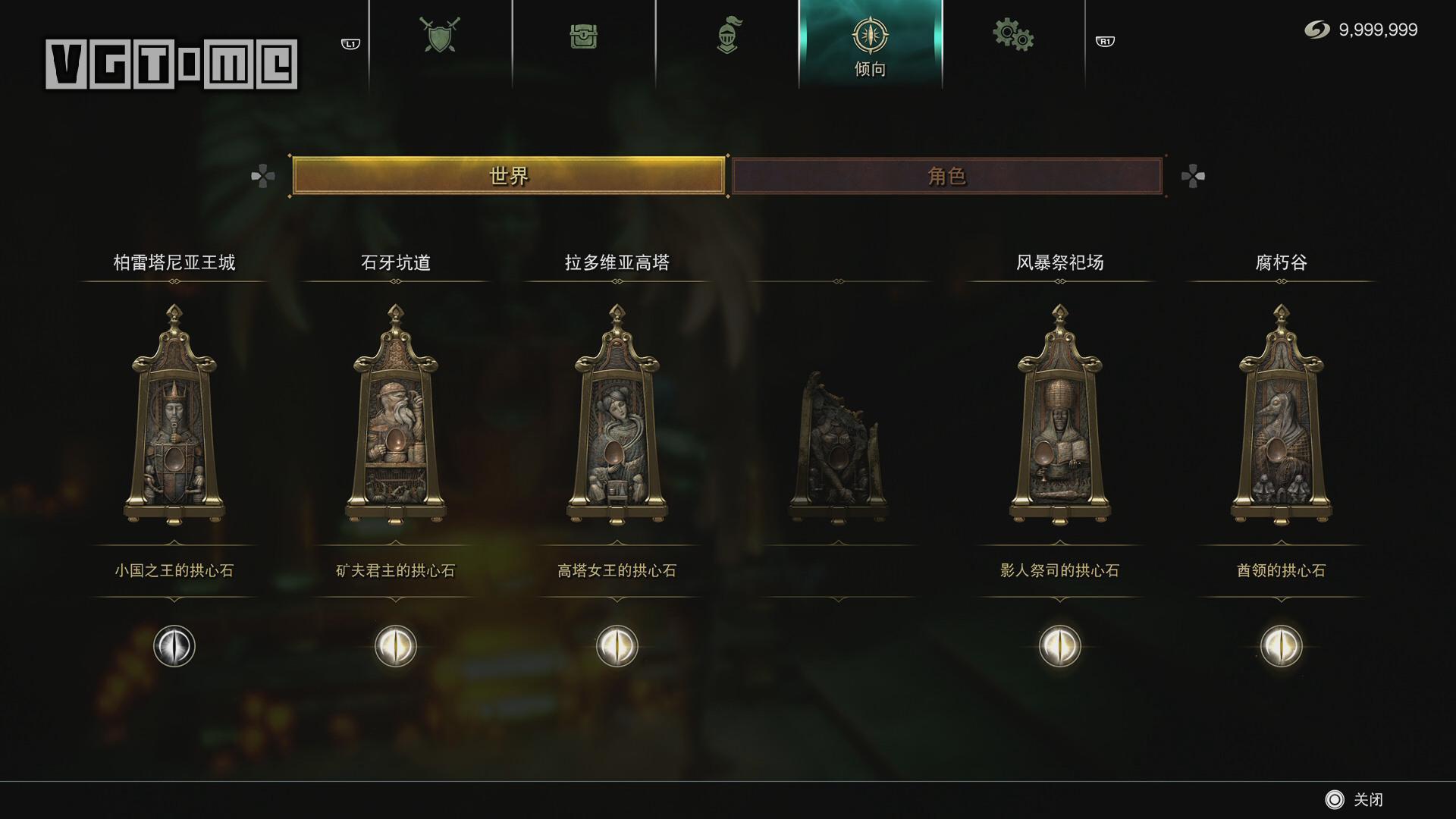Click the 倾向 compass tendency icon
This screenshot has width=1456, height=819.
(871, 34)
